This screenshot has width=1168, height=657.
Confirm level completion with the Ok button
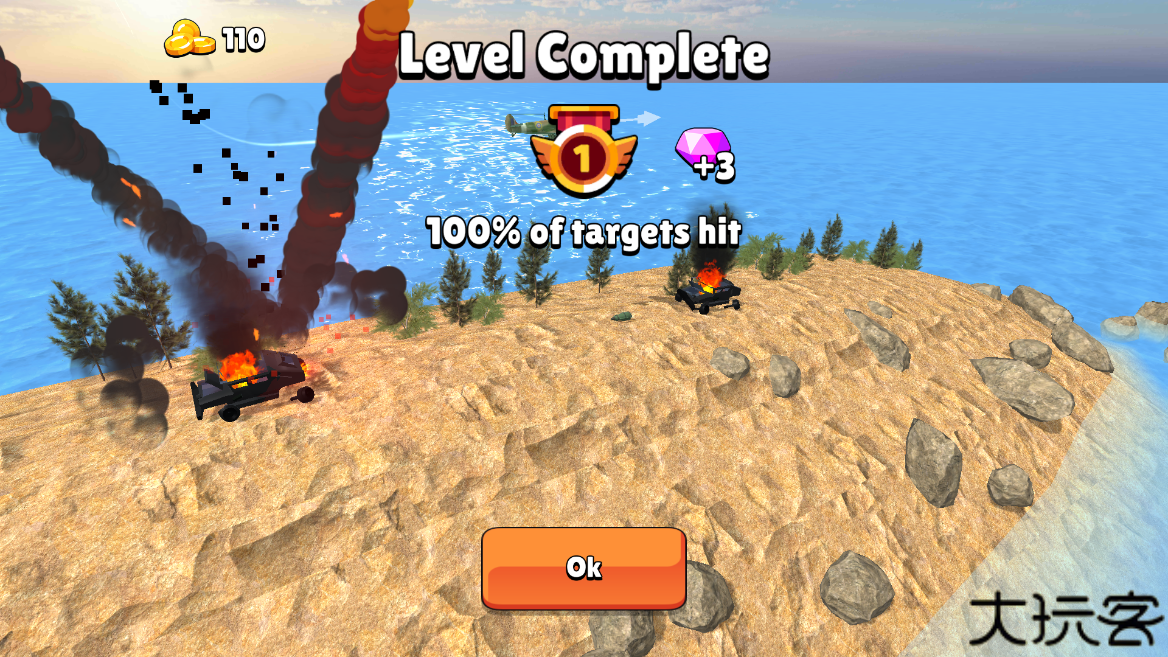(x=584, y=568)
